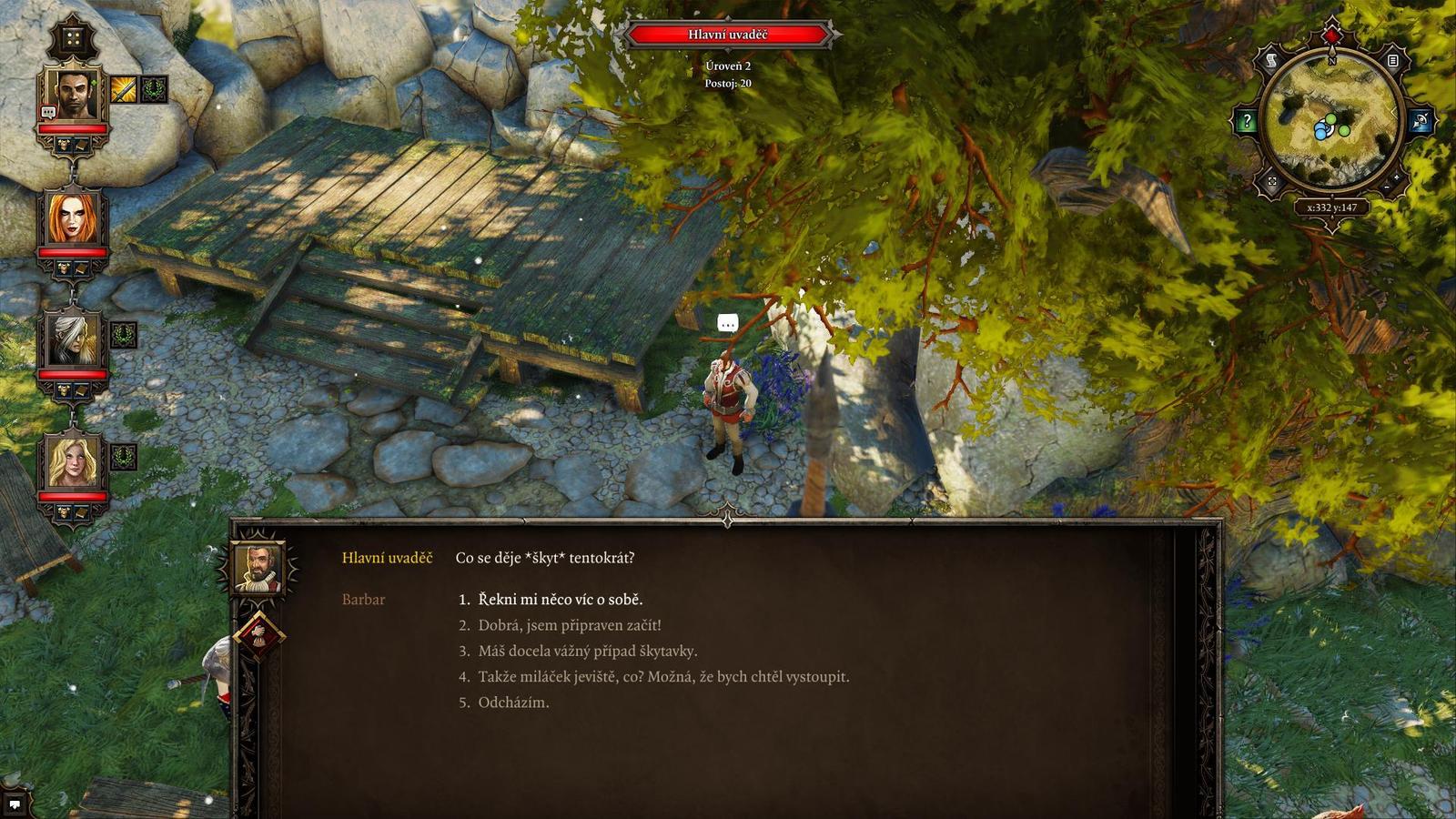
Task: Click the red diamond marker atop the compass
Action: click(1331, 35)
